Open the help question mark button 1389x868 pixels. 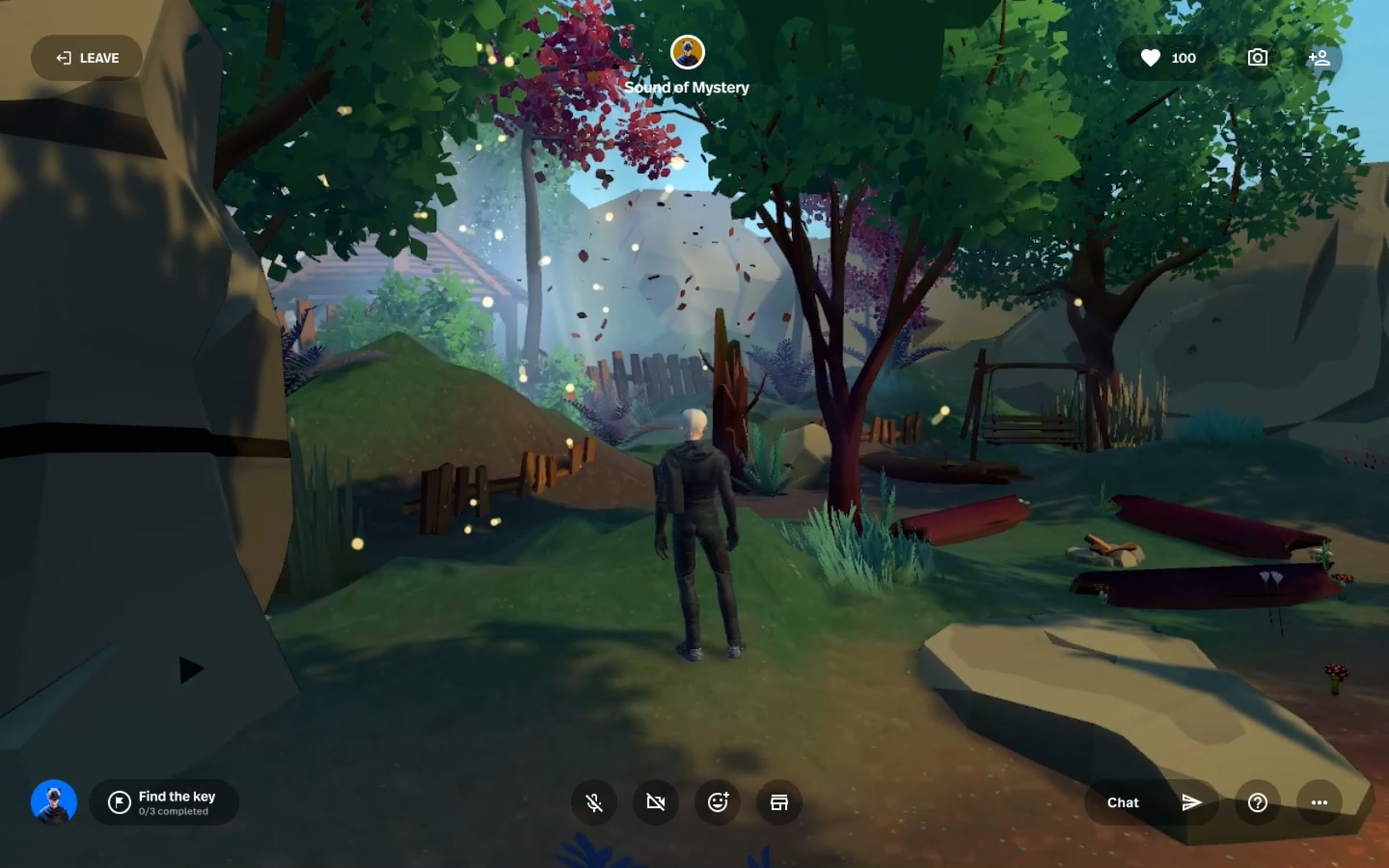click(1257, 803)
